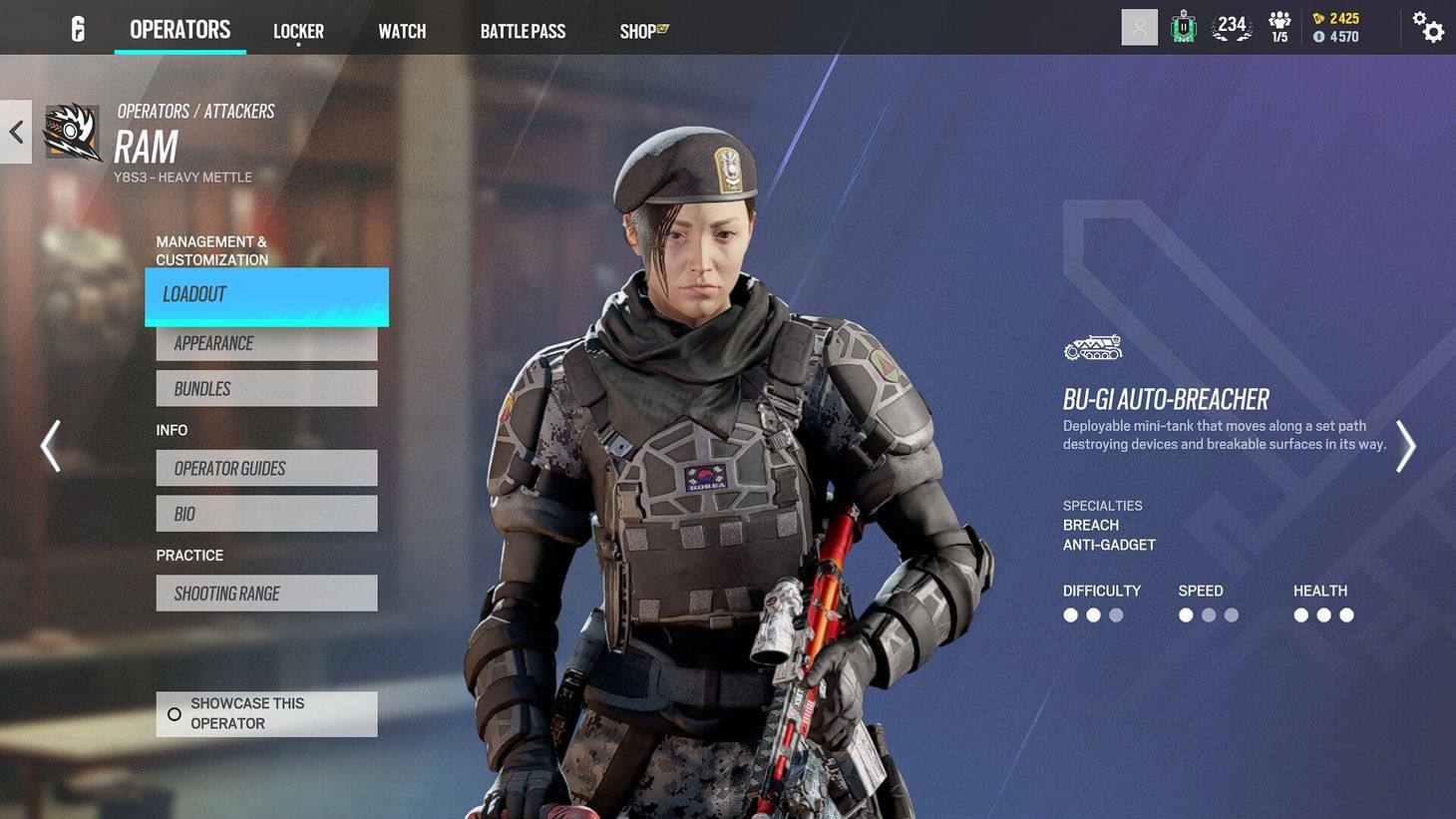Click the Bu-Gi Auto-Breacher gadget icon

tap(1092, 348)
